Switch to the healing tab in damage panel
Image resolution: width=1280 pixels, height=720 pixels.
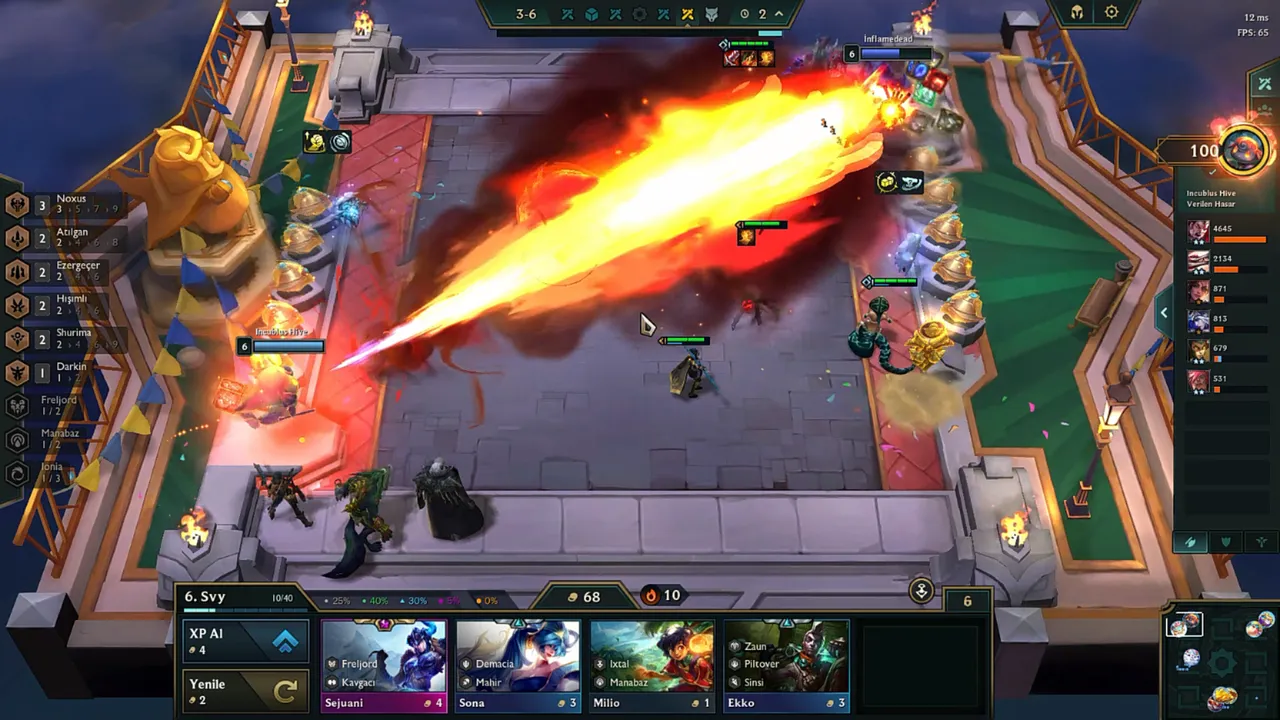pos(1261,542)
